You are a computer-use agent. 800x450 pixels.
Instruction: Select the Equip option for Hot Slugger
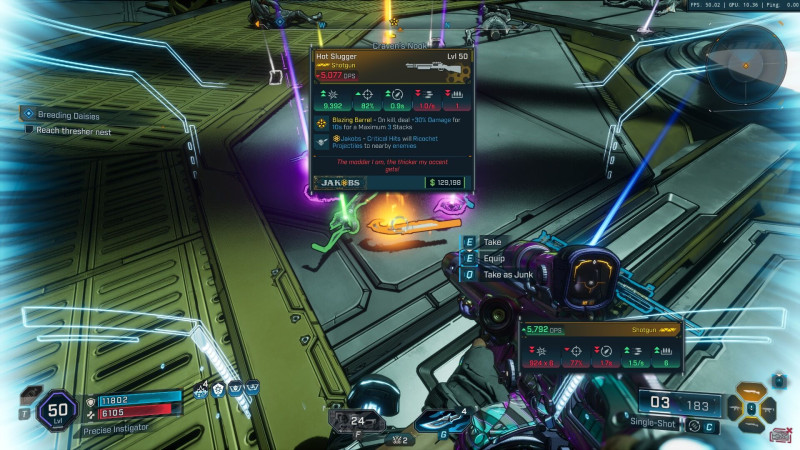(494, 257)
